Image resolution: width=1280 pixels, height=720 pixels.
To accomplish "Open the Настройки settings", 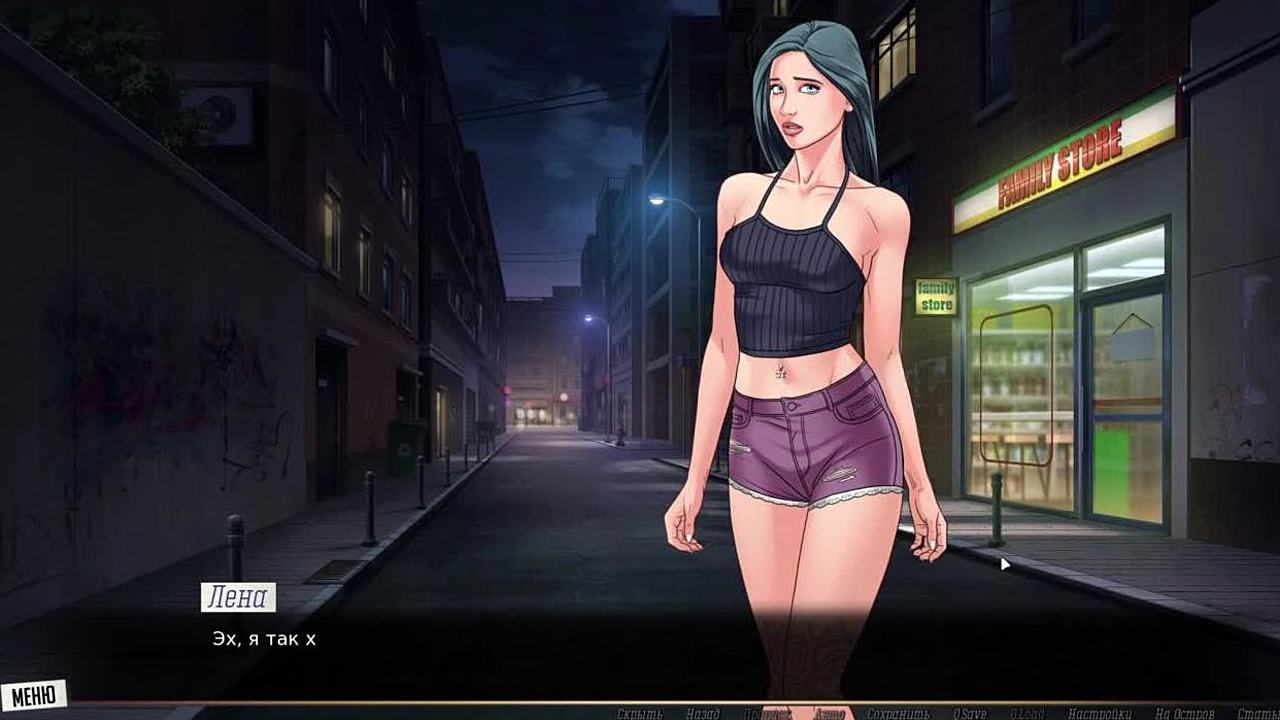I will tap(1099, 713).
